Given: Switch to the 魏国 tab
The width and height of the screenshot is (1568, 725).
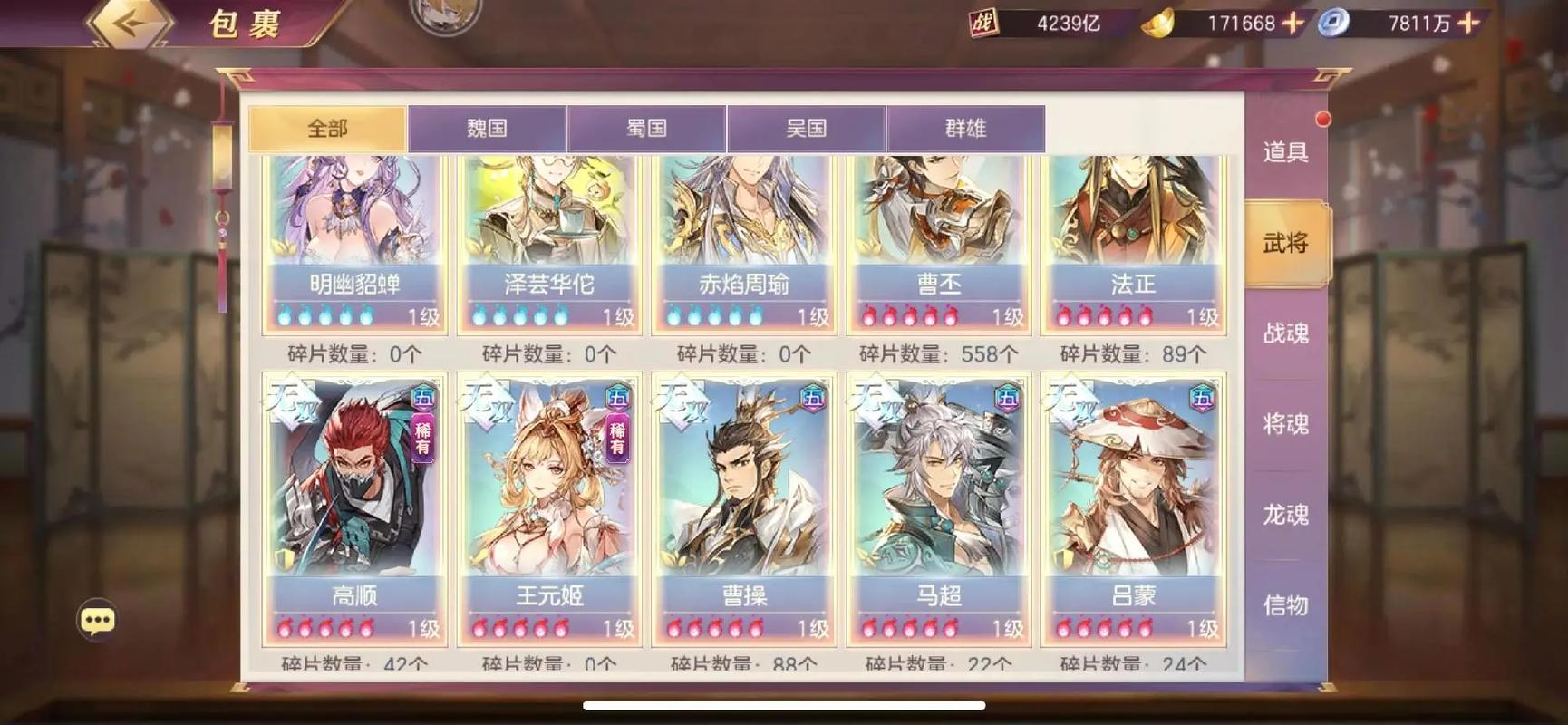Looking at the screenshot, I should coord(488,127).
